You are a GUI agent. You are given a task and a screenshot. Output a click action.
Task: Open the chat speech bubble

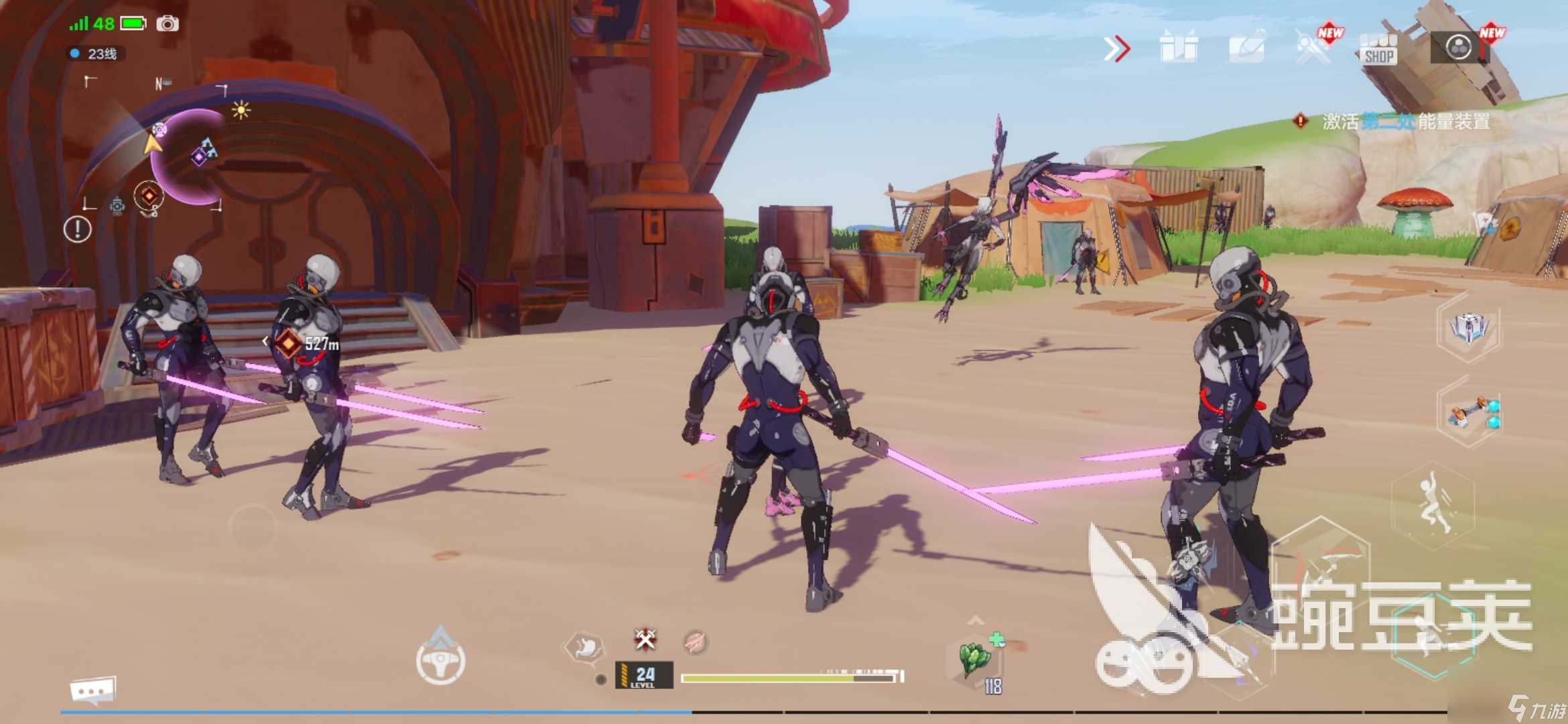pyautogui.click(x=93, y=690)
